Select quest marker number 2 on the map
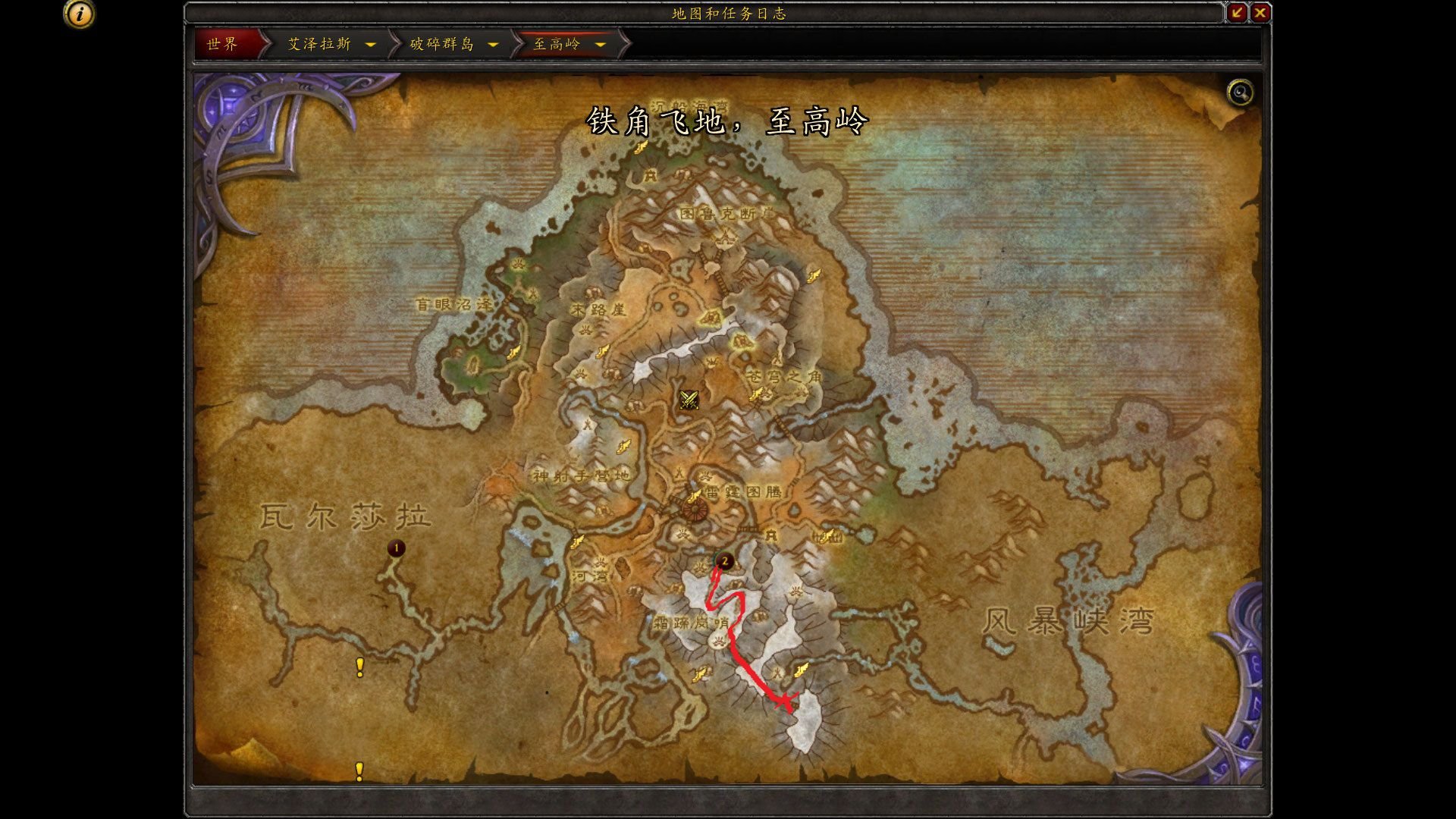The width and height of the screenshot is (1456, 819). [x=725, y=561]
